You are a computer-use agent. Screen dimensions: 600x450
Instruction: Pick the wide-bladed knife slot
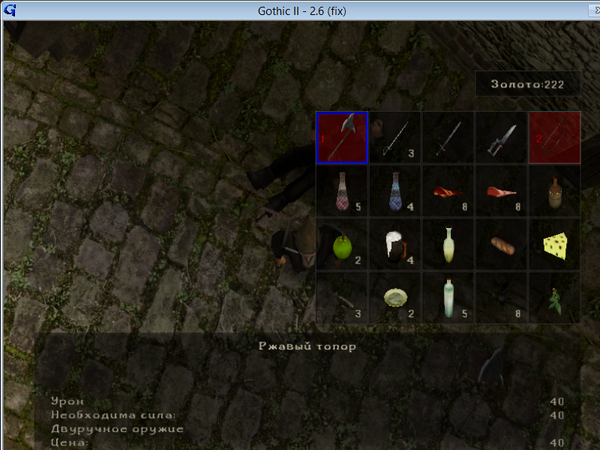(x=501, y=137)
